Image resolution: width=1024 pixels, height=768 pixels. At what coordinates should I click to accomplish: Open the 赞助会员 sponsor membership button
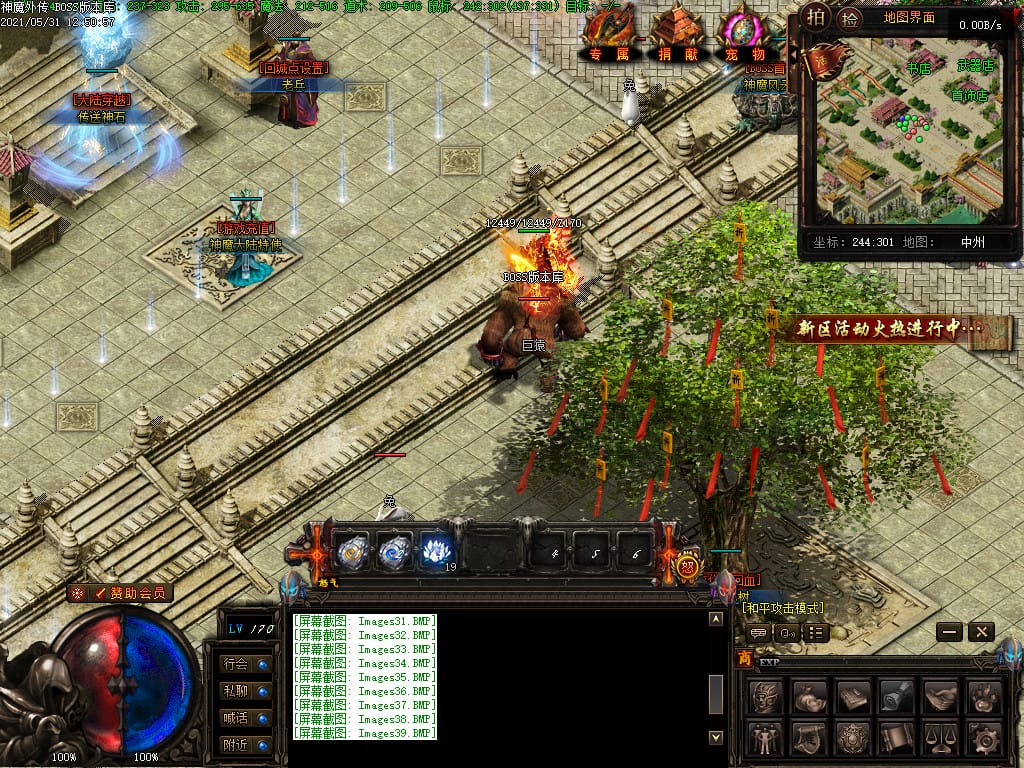click(x=121, y=593)
